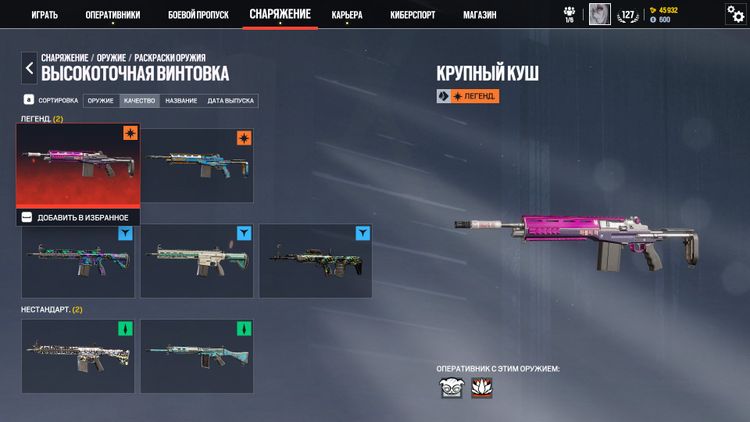Sort skins by ОРУЖИЕ
The width and height of the screenshot is (750, 422).
[100, 101]
